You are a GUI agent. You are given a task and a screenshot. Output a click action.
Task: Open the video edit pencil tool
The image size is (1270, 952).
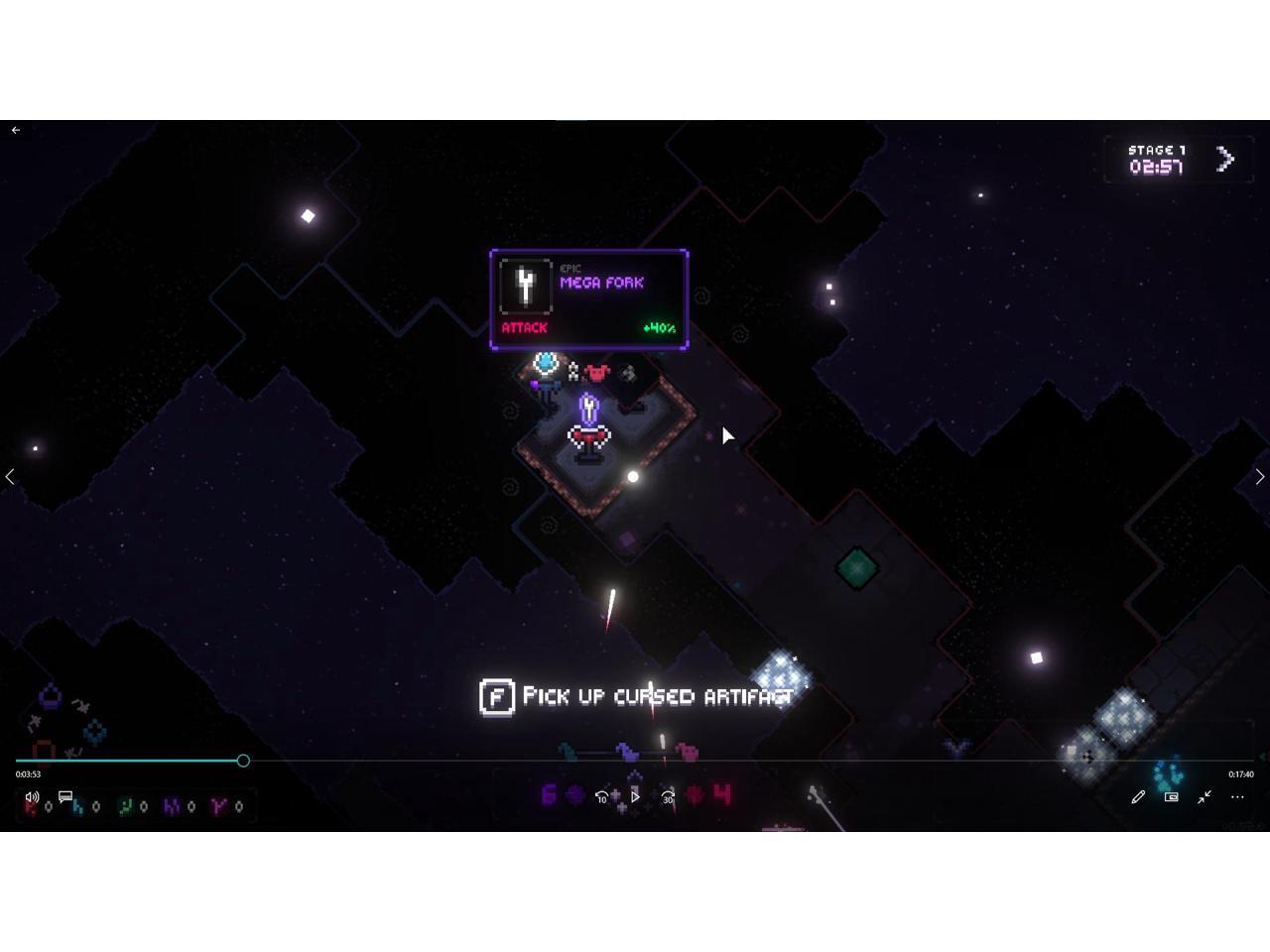(1138, 797)
